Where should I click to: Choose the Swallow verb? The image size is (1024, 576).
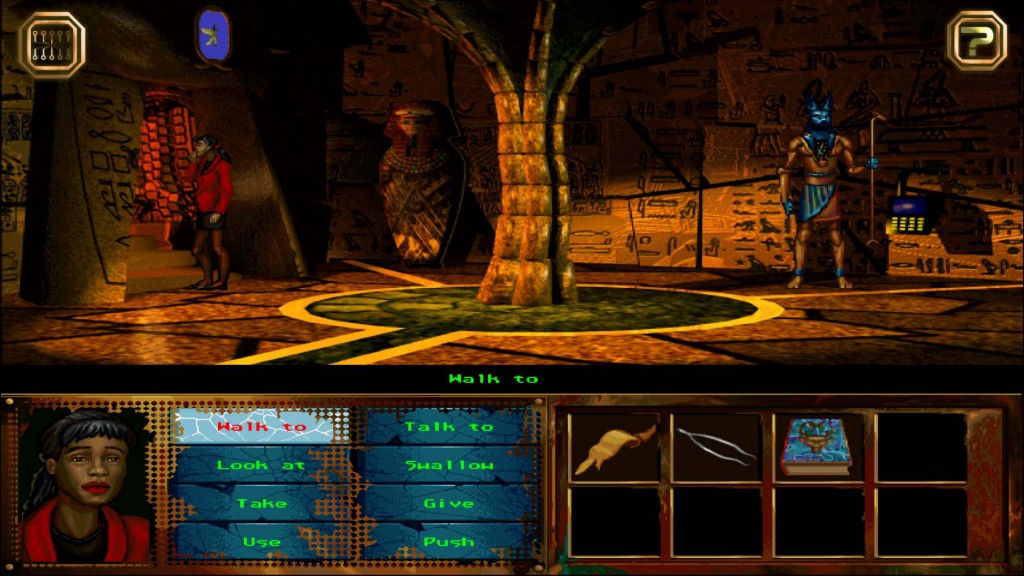448,465
